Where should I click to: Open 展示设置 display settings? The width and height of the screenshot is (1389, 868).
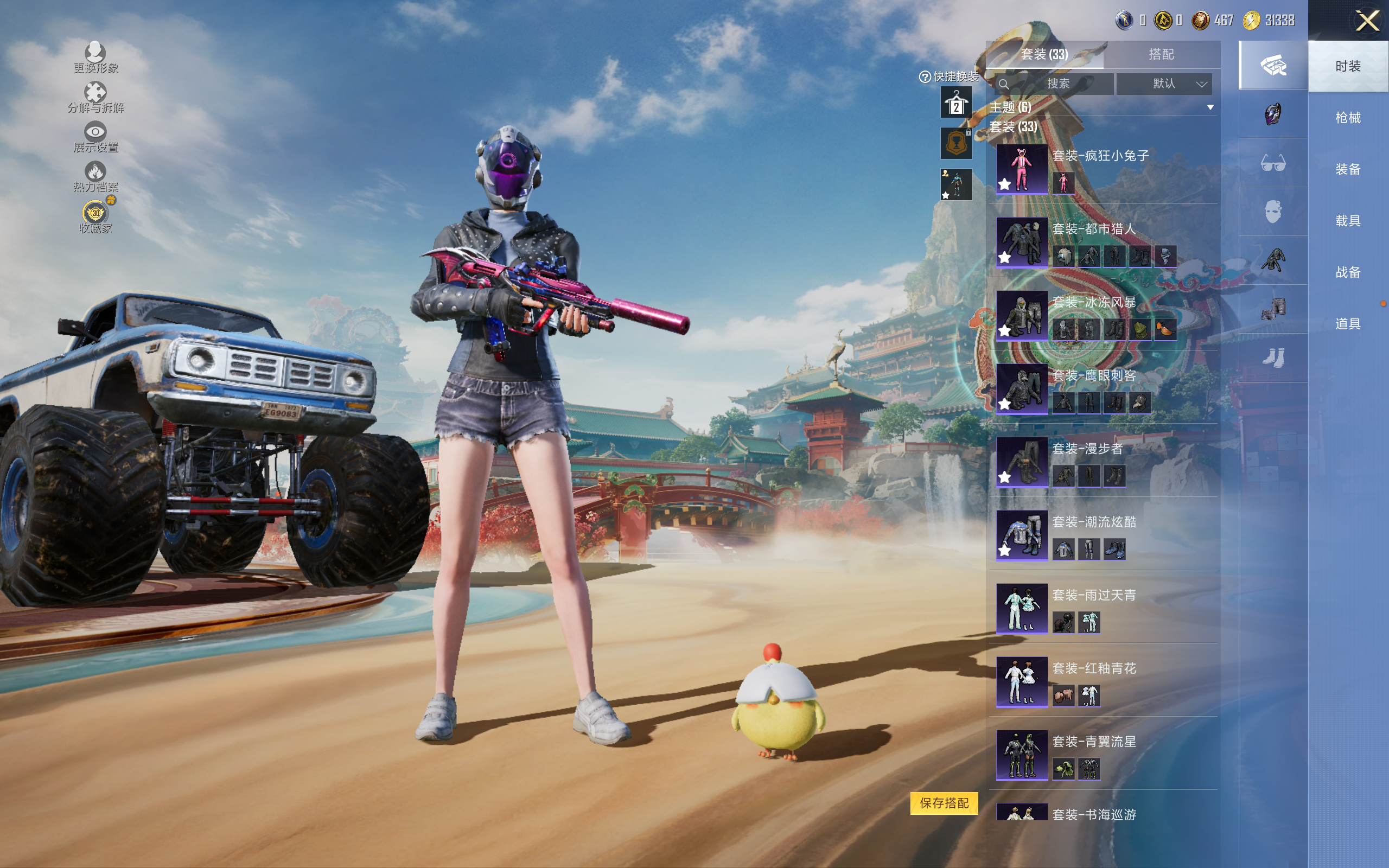(95, 137)
